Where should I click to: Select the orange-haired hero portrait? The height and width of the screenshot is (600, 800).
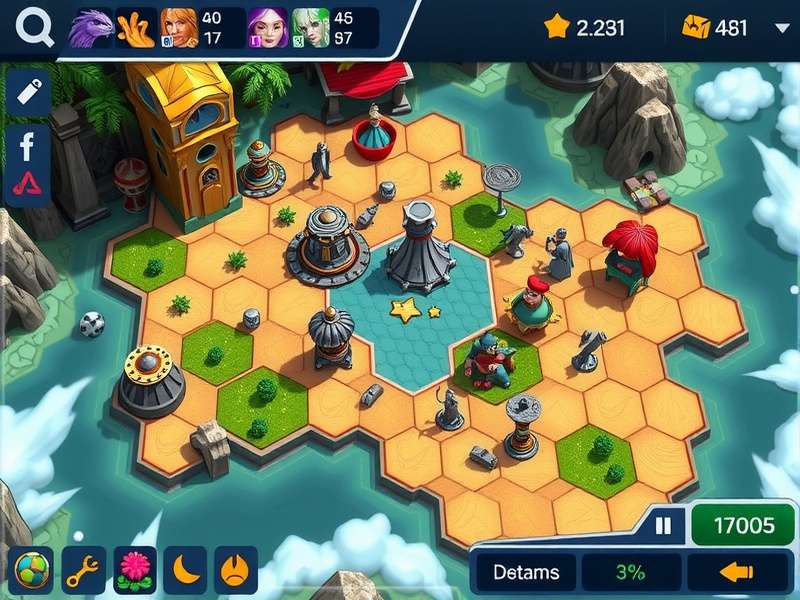179,28
